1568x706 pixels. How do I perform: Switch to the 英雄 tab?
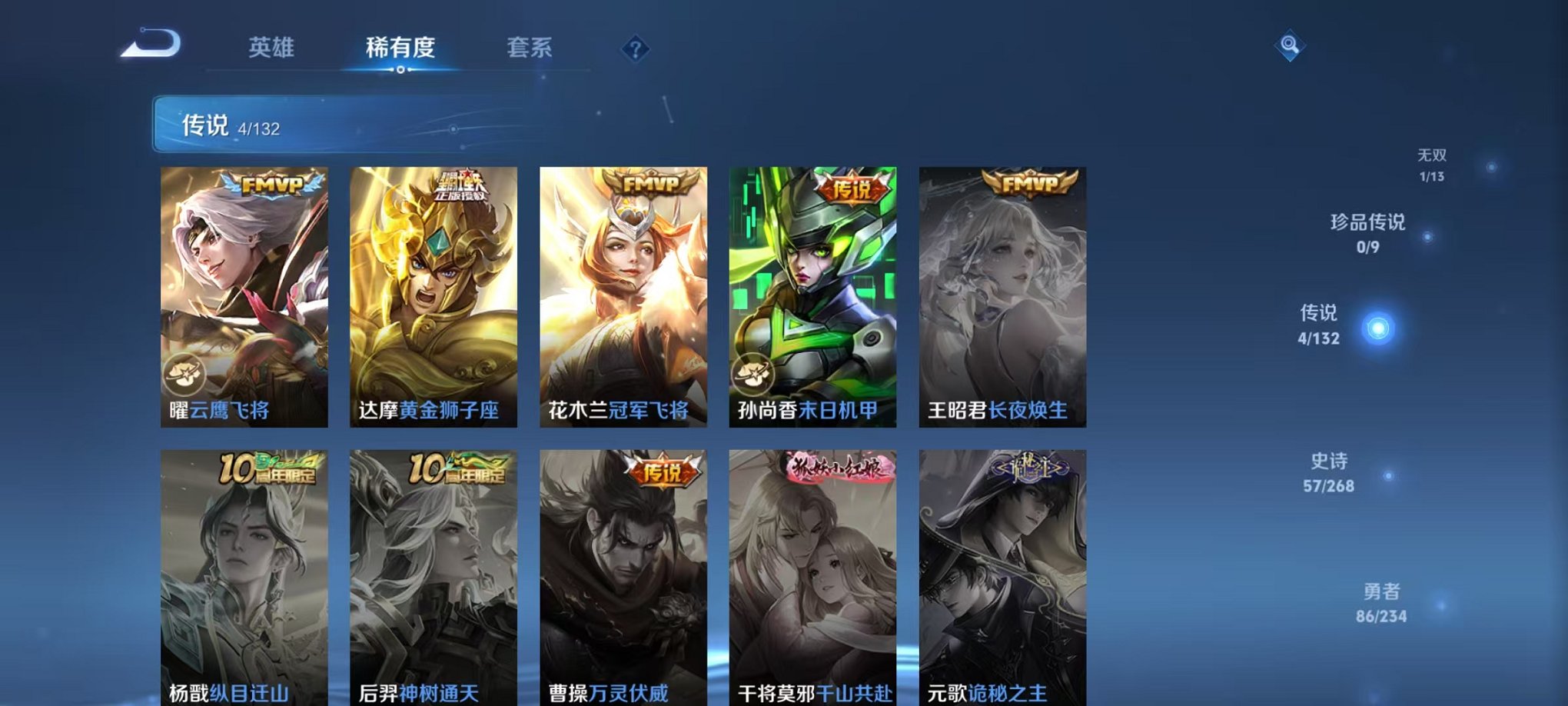point(273,48)
